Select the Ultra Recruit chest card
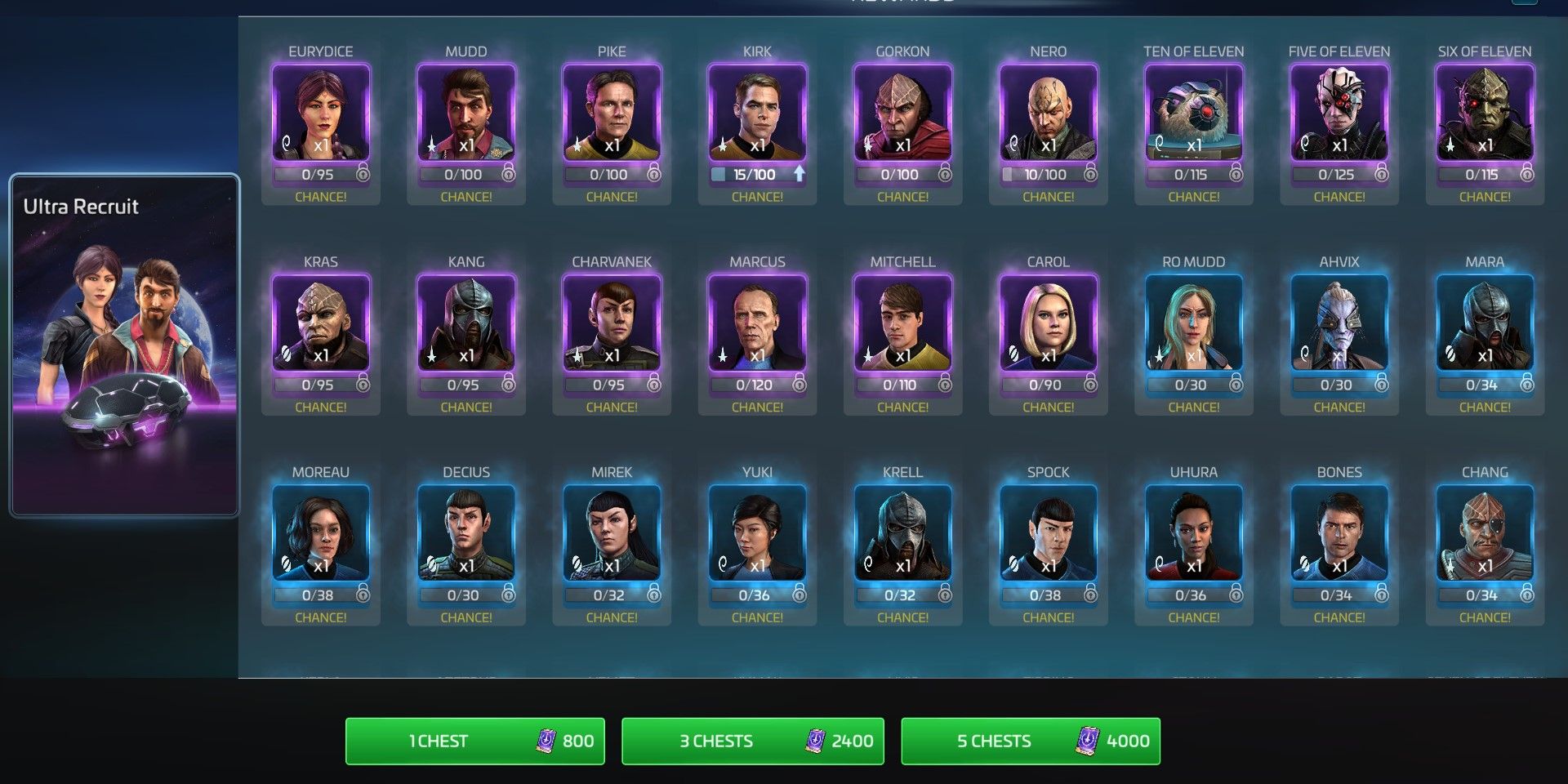Image resolution: width=1568 pixels, height=784 pixels. point(124,345)
